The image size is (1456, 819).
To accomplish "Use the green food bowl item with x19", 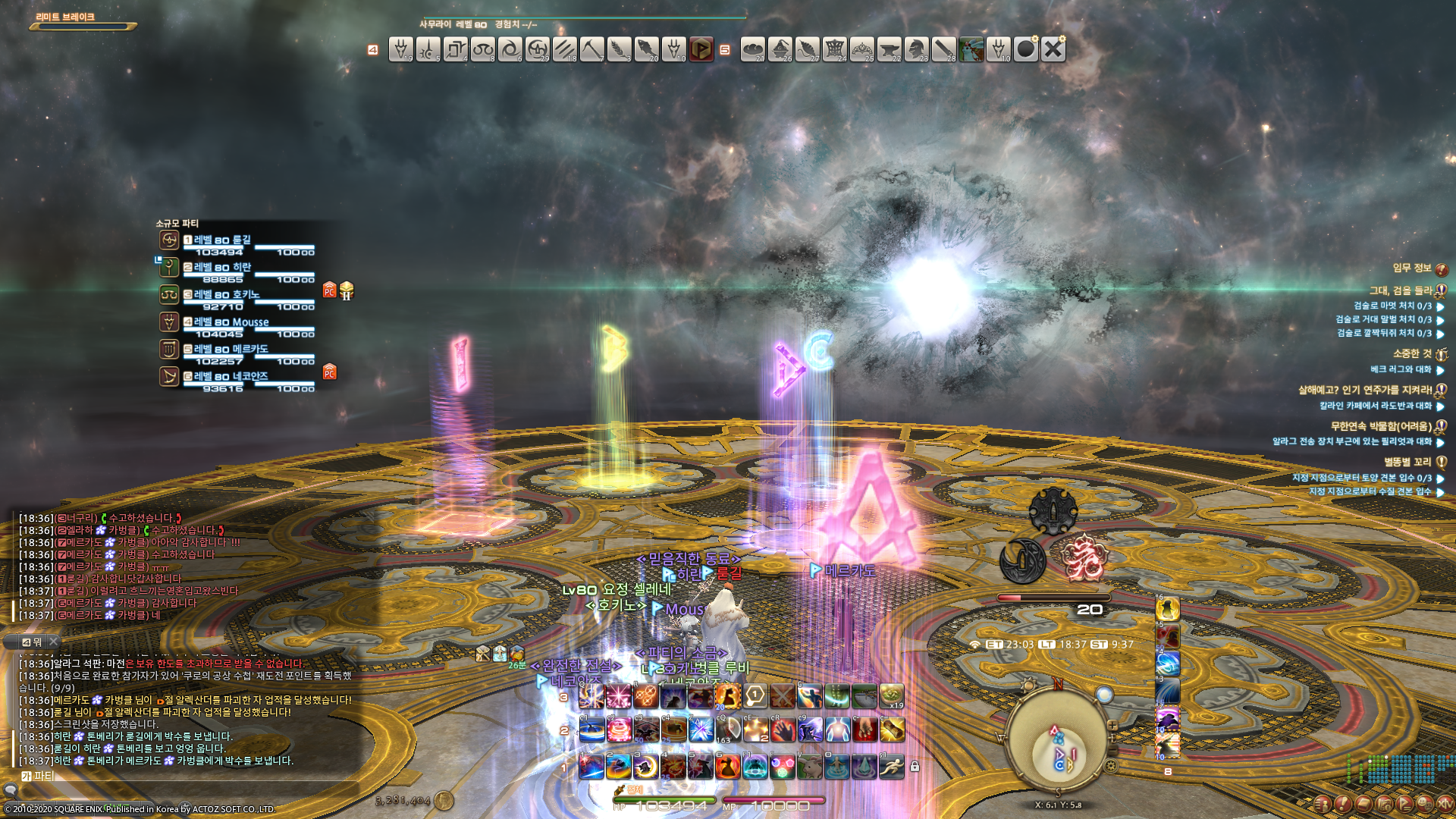I will (892, 695).
